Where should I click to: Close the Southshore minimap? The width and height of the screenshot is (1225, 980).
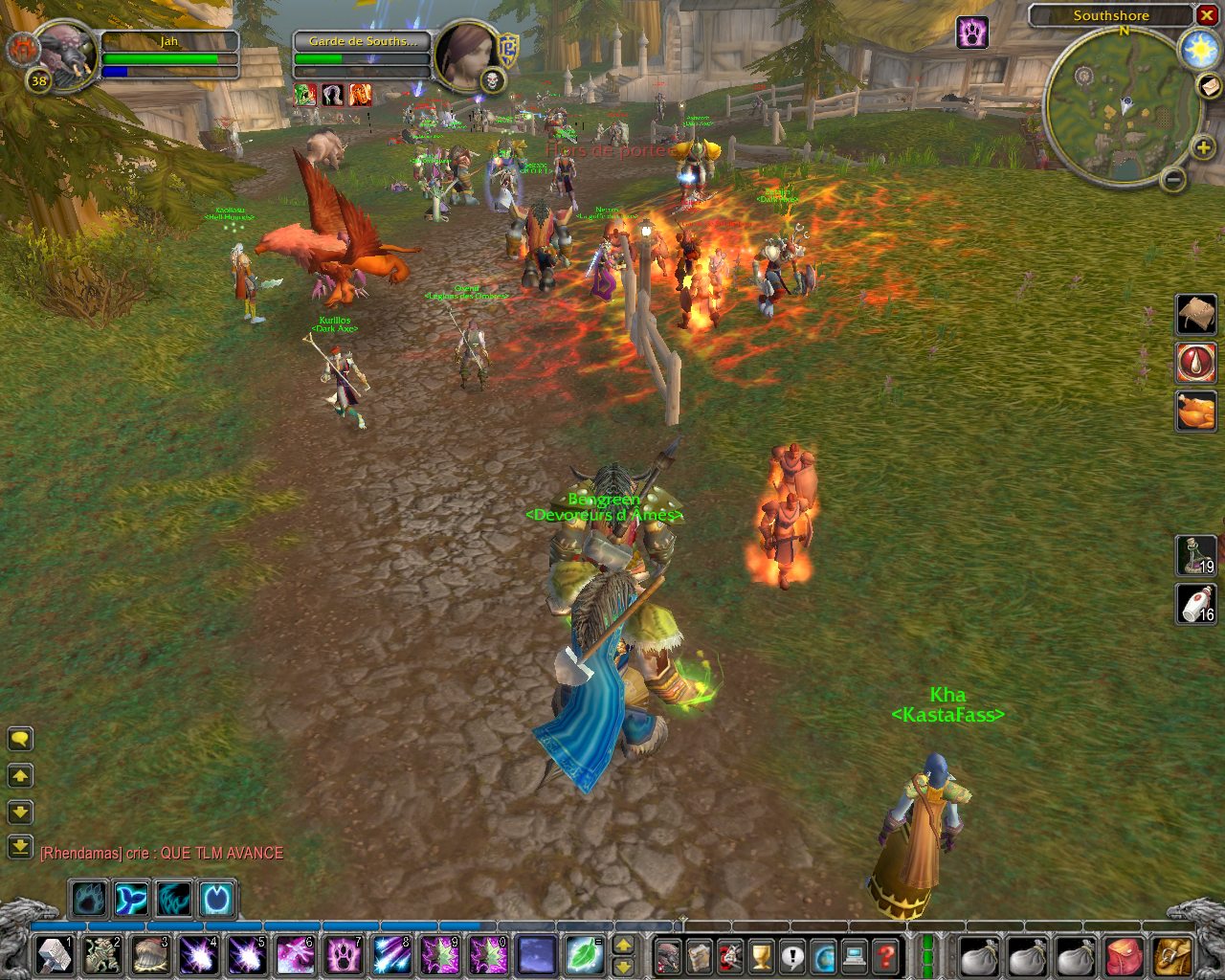coord(1207,15)
